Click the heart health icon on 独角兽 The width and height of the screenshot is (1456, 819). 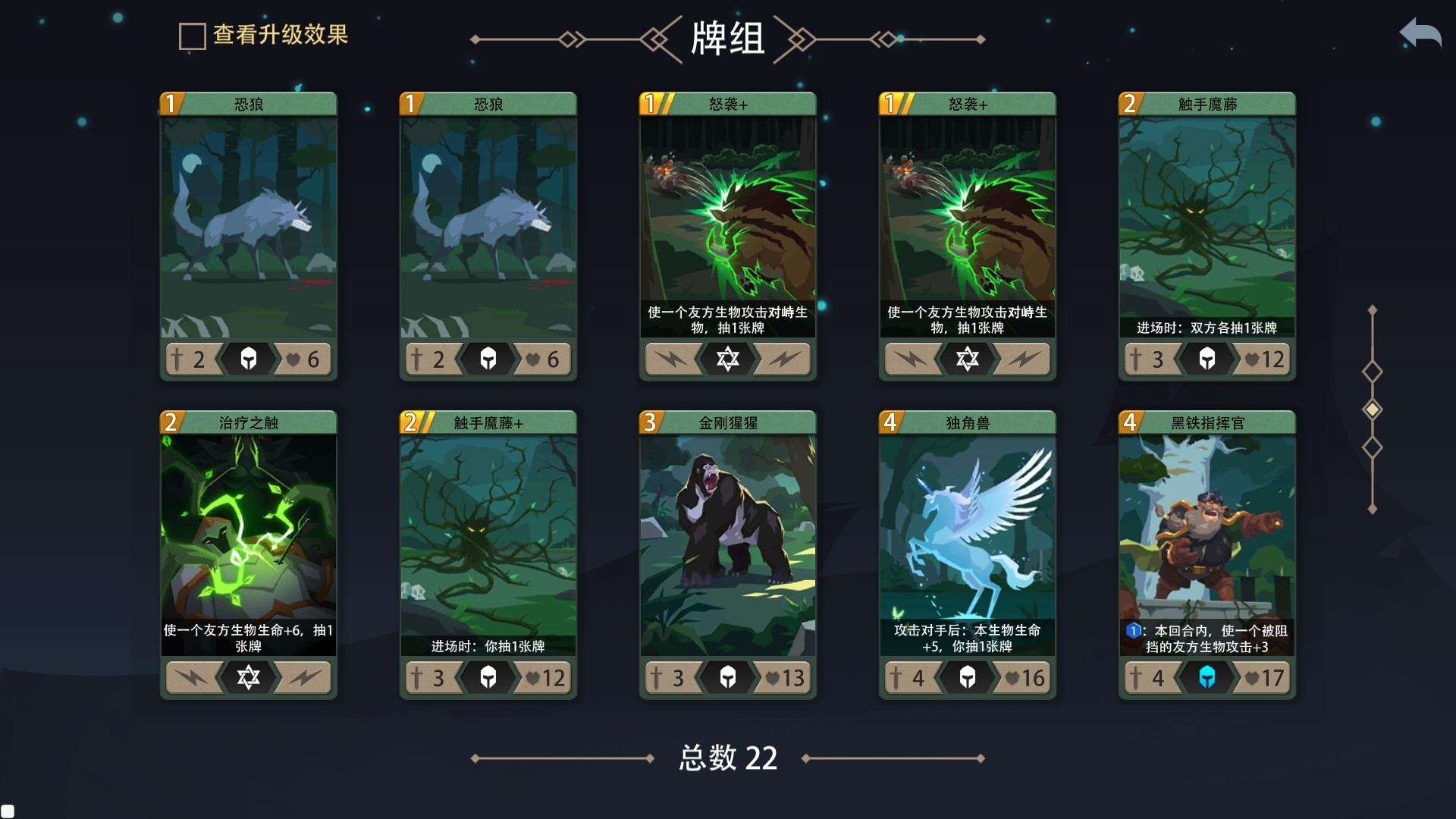pos(1013,678)
